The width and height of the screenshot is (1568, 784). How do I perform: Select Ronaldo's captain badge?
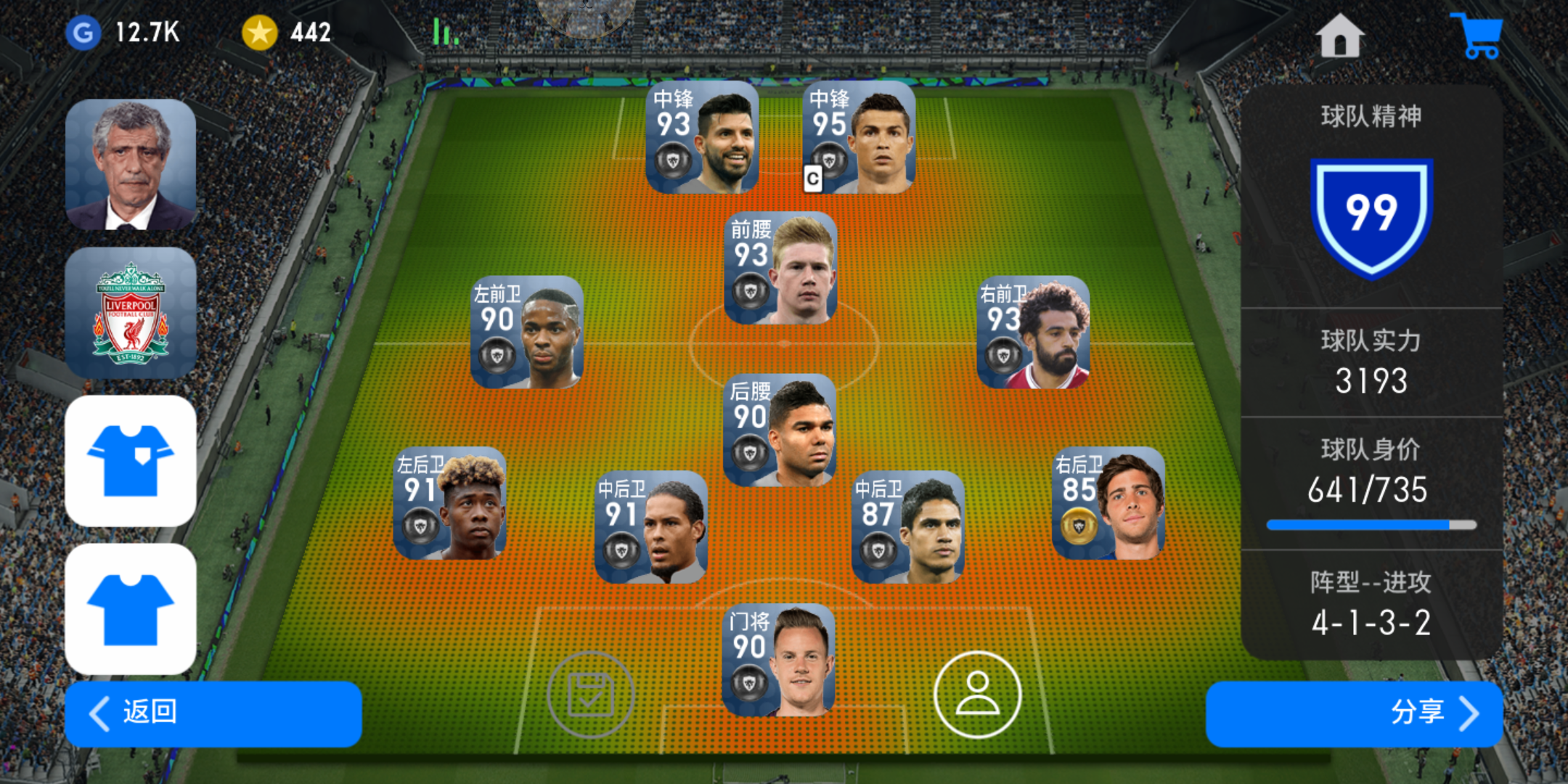814,176
